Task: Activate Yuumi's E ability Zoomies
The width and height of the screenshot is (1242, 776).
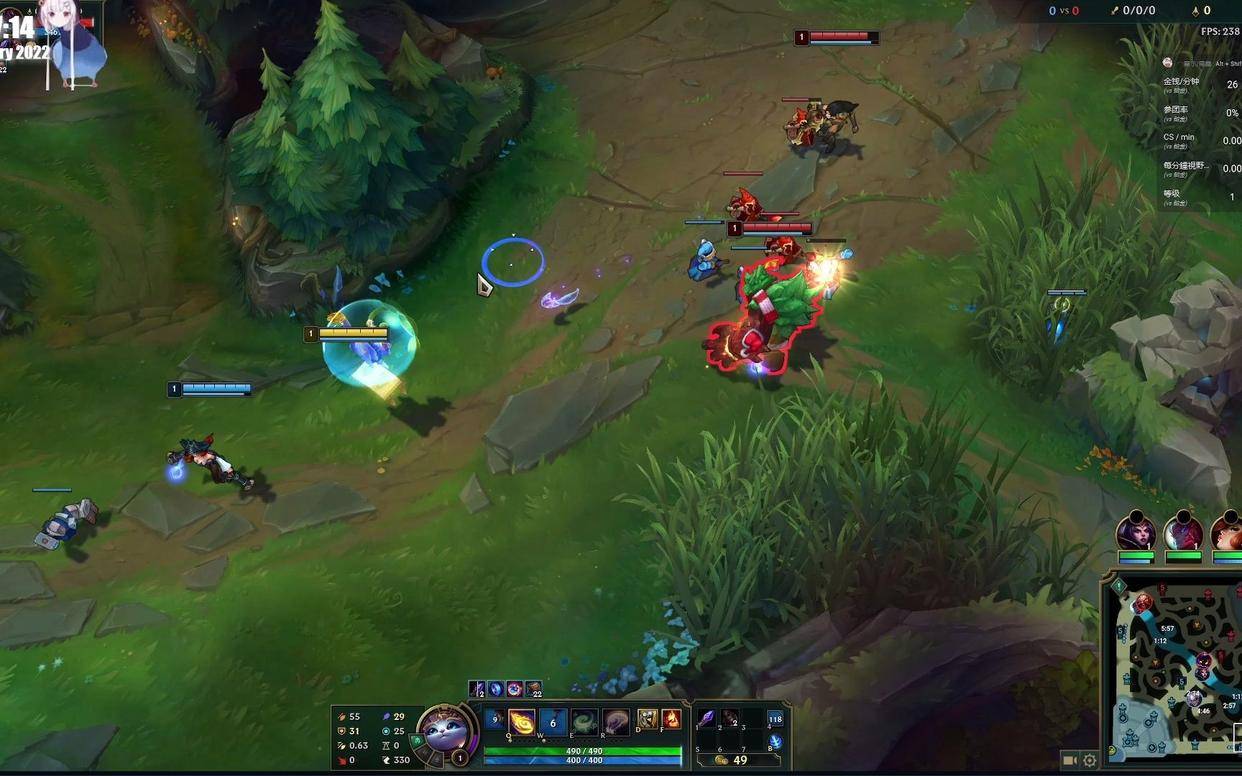Action: coord(584,721)
